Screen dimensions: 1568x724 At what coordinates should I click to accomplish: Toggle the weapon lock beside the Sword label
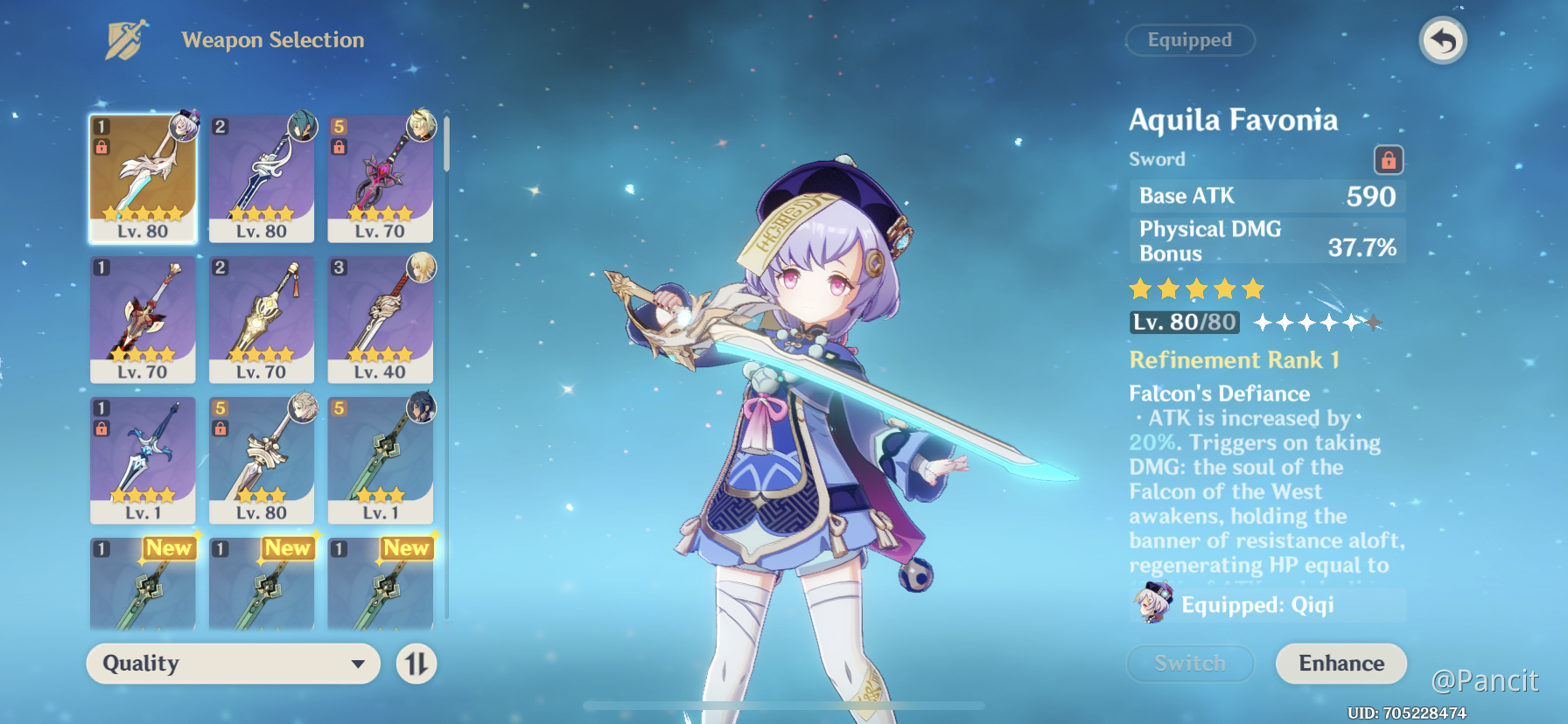pyautogui.click(x=1389, y=160)
